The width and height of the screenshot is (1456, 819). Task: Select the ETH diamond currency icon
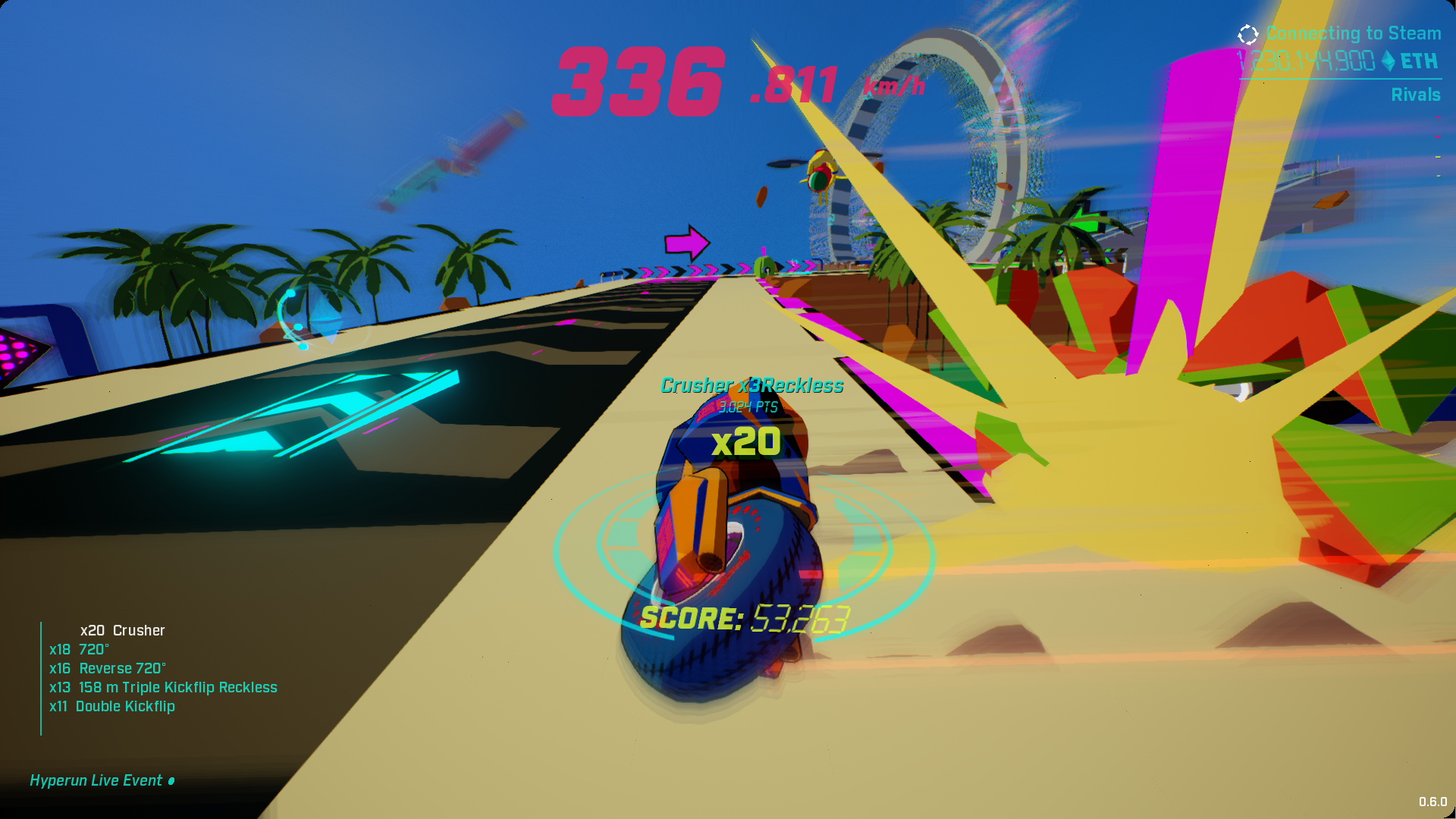(x=1389, y=62)
